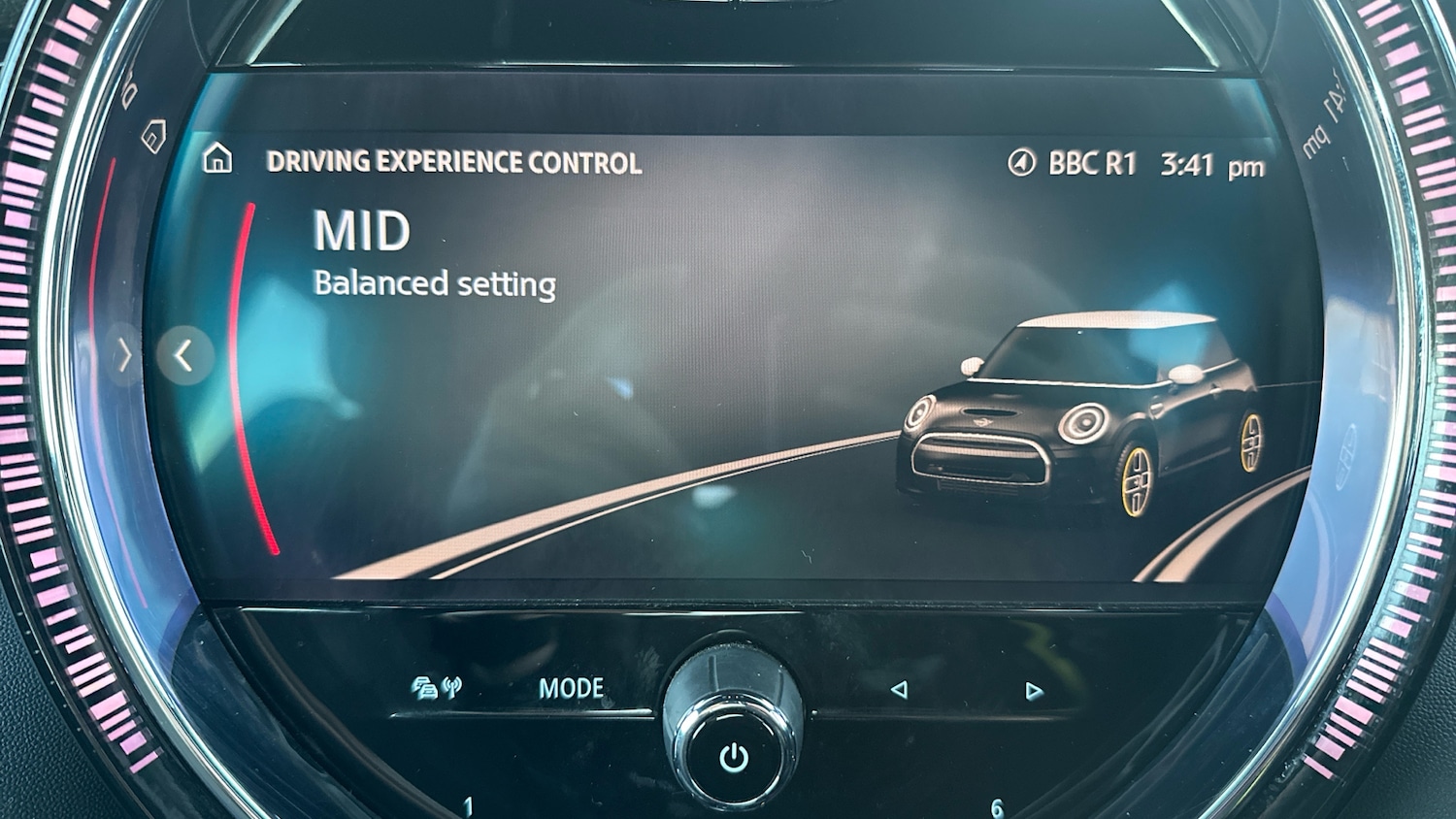Open the Driving Experience Control header
The height and width of the screenshot is (819, 1456).
pos(453,162)
